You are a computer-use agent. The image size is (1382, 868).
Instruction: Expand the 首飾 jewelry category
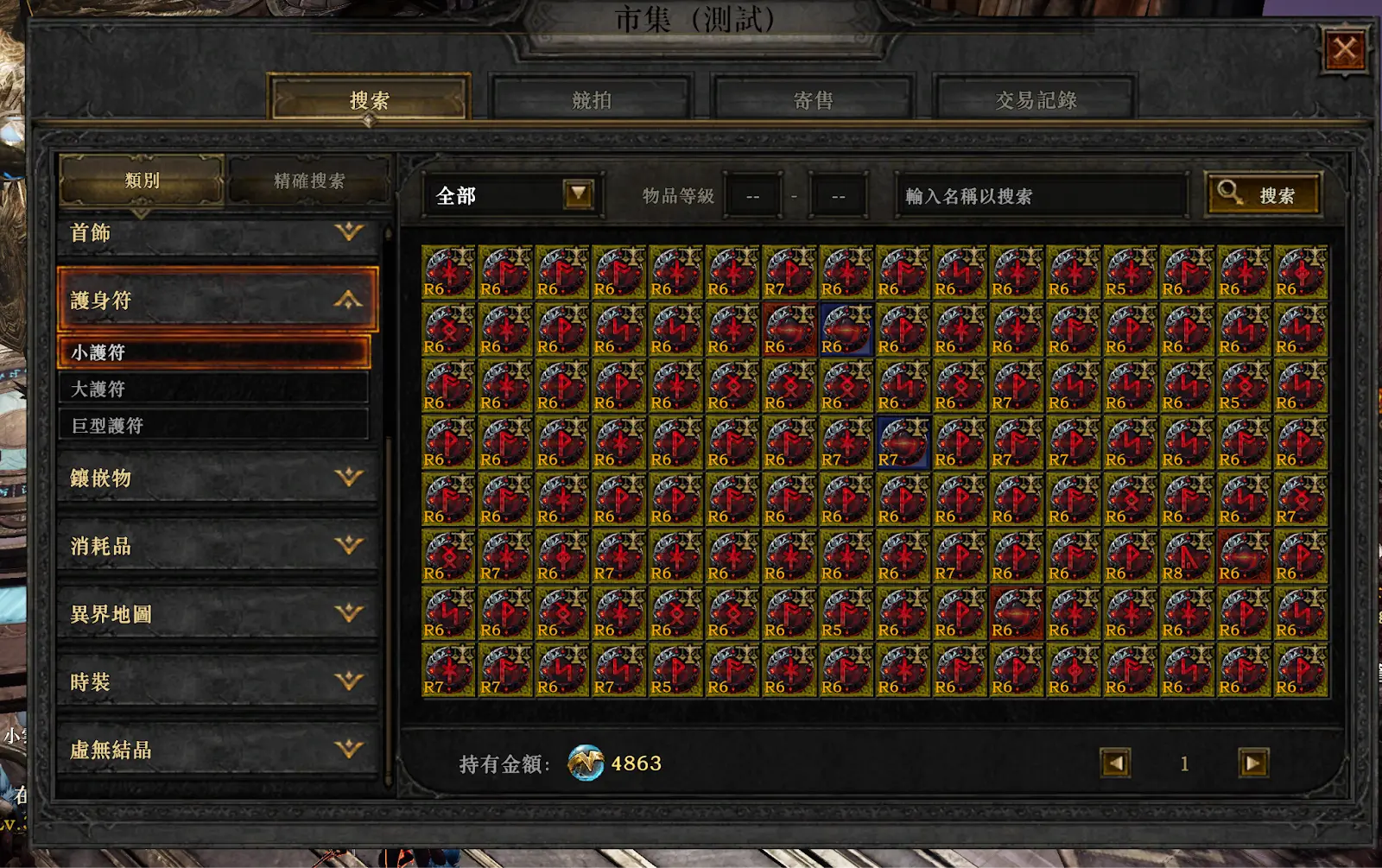[218, 232]
